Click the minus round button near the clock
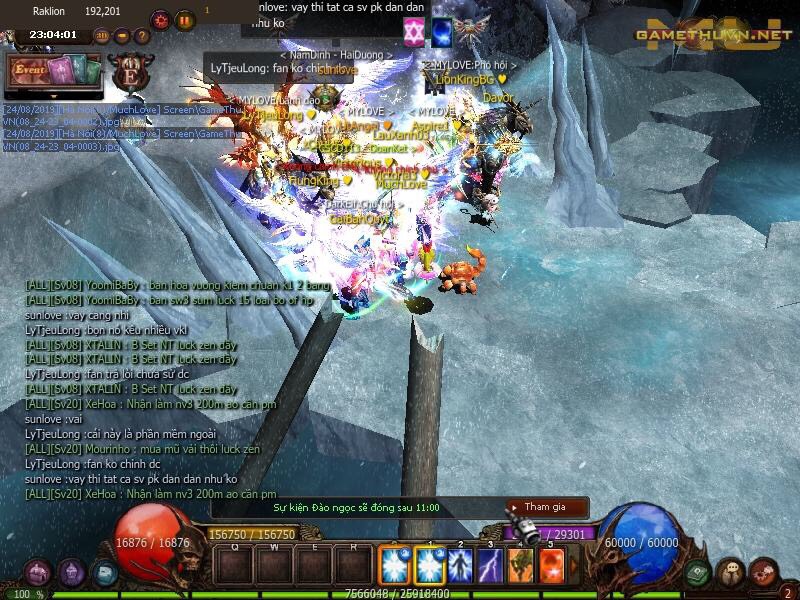Image resolution: width=800 pixels, height=600 pixels. coord(122,36)
